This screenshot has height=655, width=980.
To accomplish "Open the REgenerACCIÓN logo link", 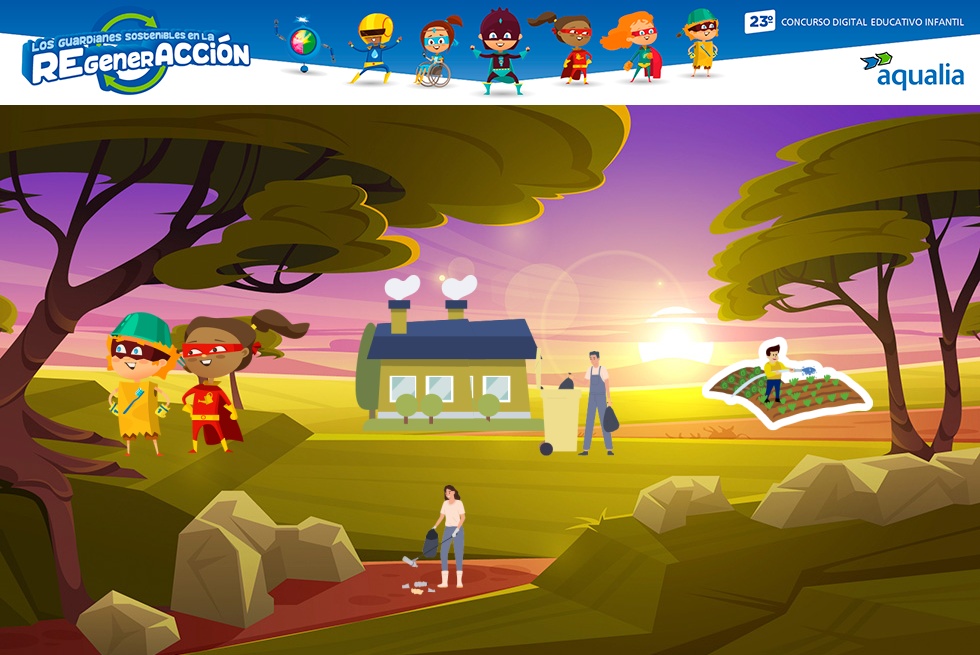I will coord(136,55).
